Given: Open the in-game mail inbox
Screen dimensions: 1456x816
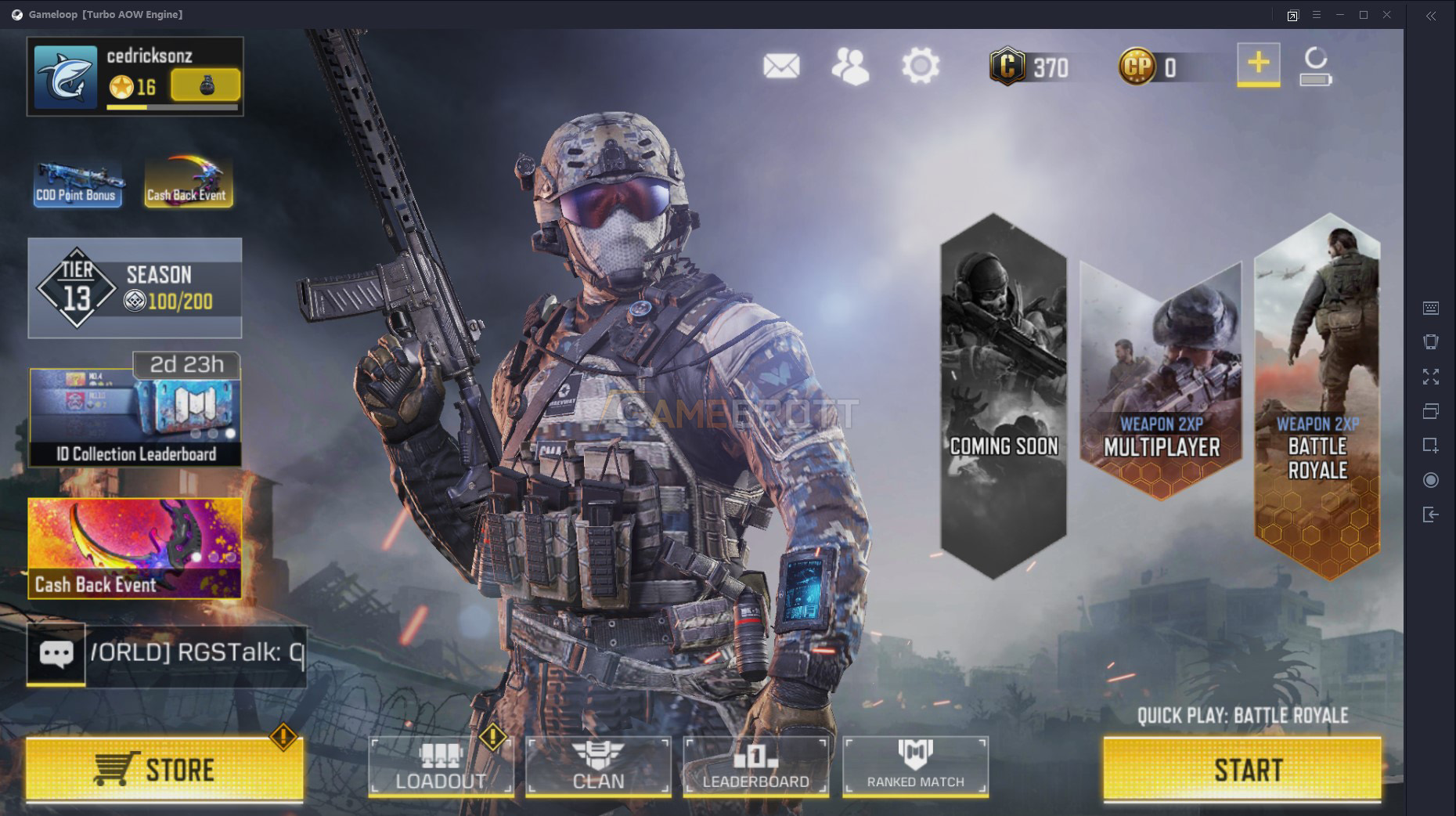Looking at the screenshot, I should tap(782, 66).
